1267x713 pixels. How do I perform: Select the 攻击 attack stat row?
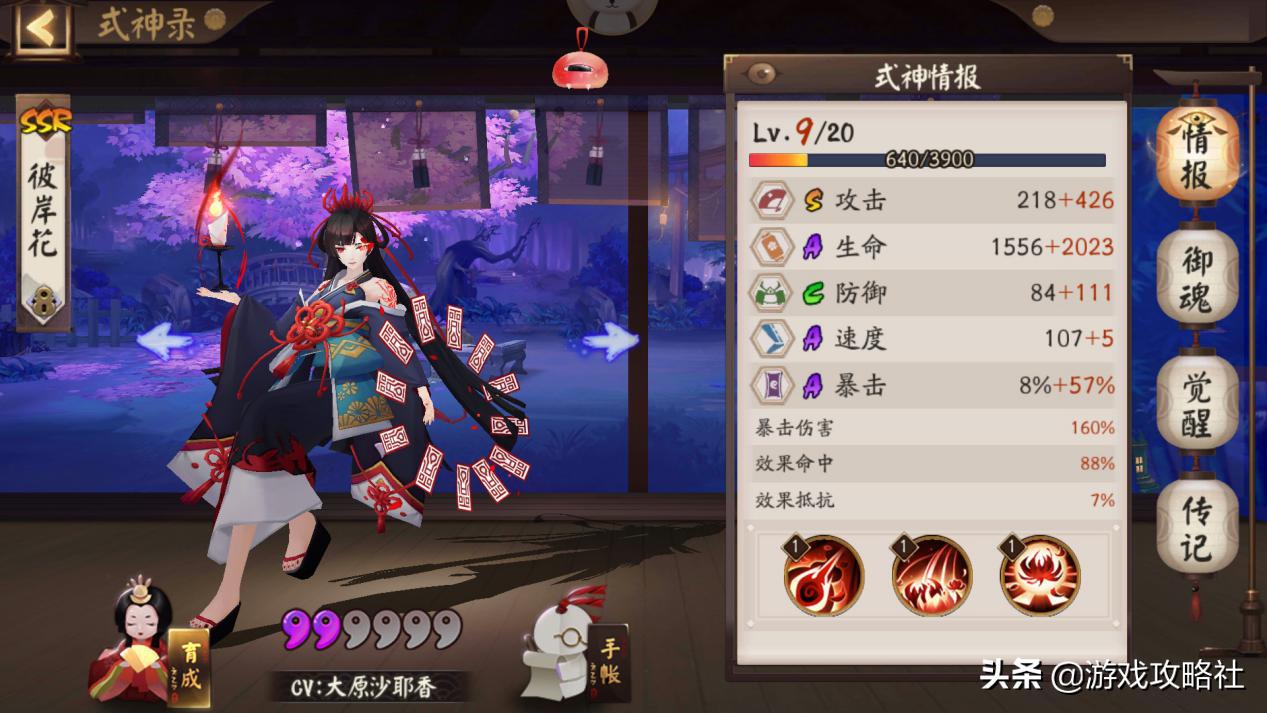coord(932,201)
